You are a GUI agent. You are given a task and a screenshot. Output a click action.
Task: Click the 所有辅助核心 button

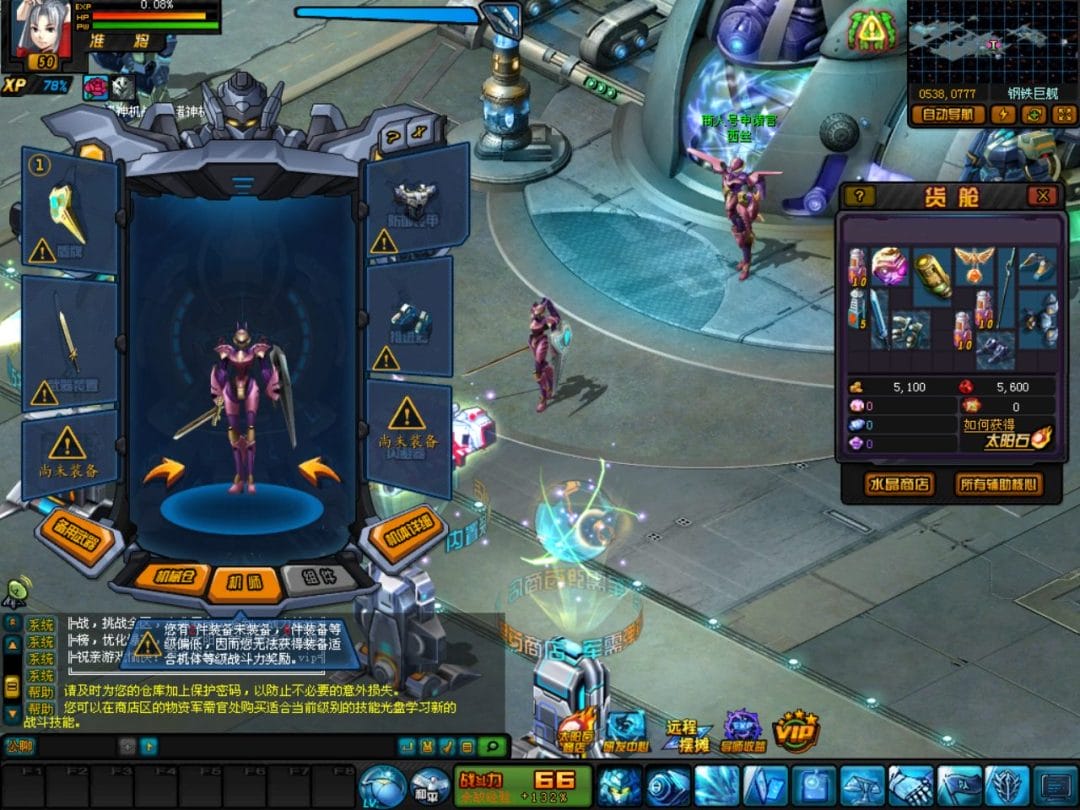click(998, 485)
